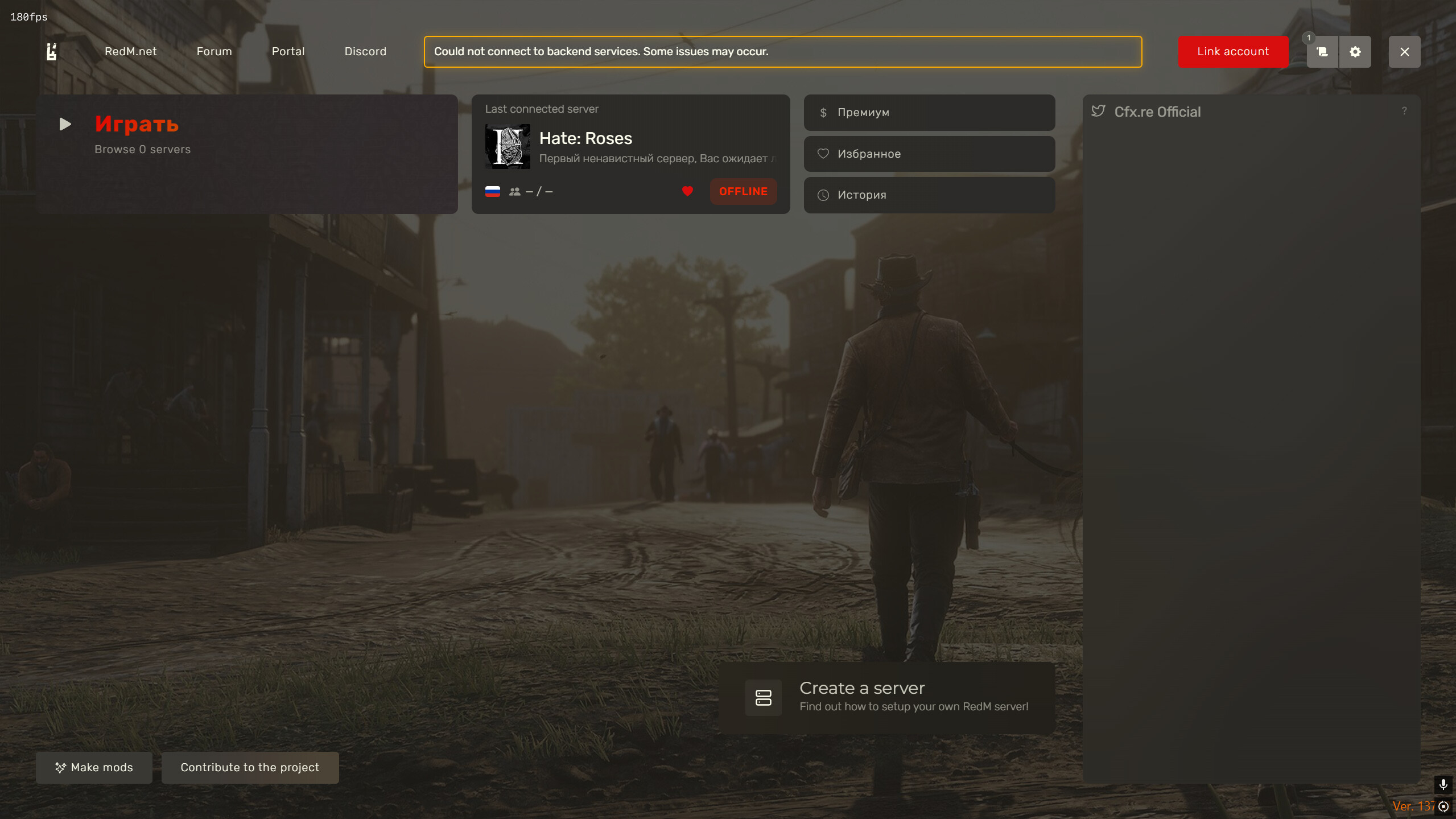Click the RedM logo in top left
The width and height of the screenshot is (1456, 819).
[52, 51]
